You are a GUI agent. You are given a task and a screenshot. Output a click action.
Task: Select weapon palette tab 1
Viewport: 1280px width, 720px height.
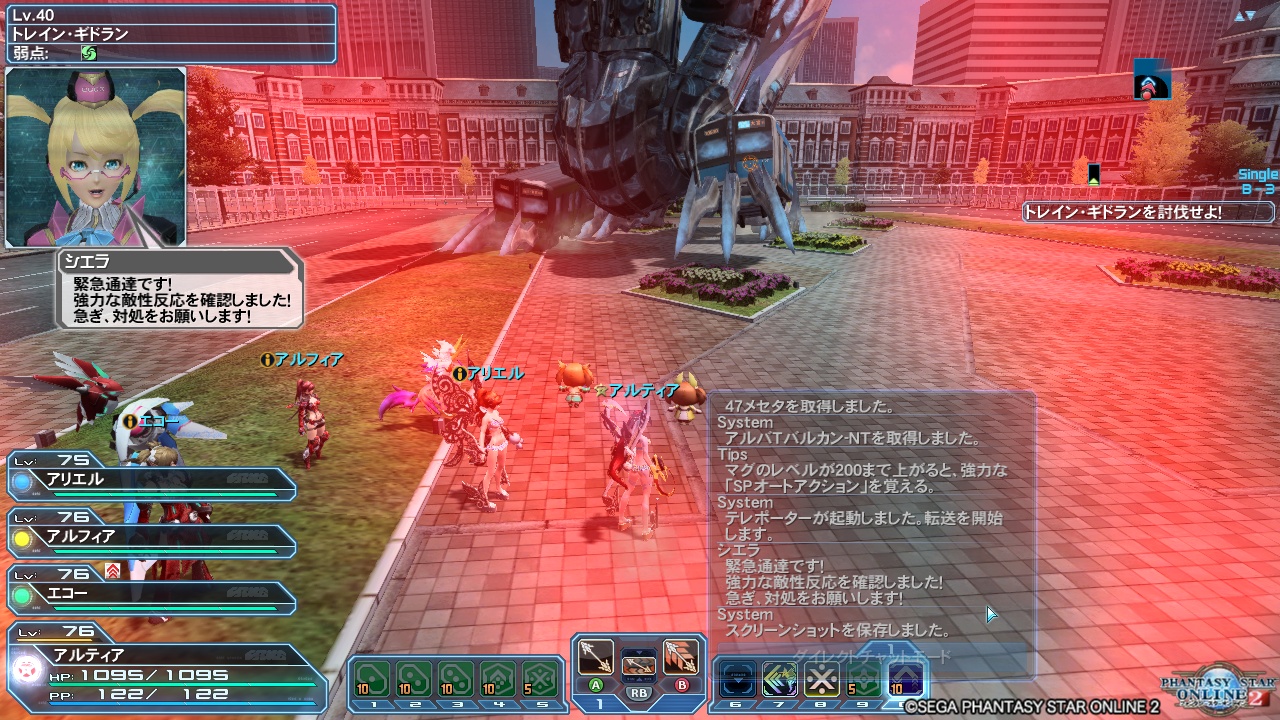click(x=600, y=702)
